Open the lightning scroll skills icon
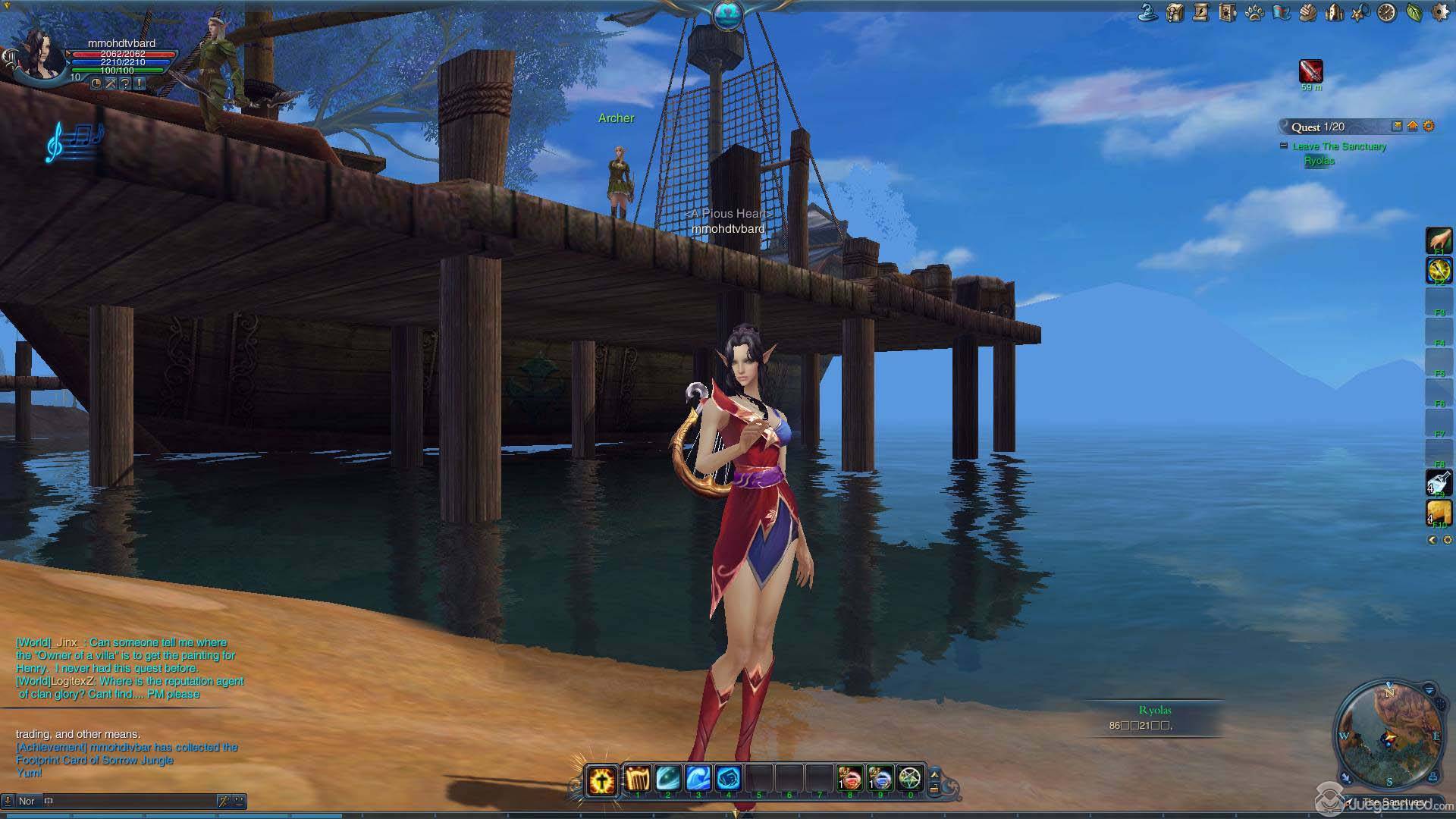 [x=1201, y=12]
